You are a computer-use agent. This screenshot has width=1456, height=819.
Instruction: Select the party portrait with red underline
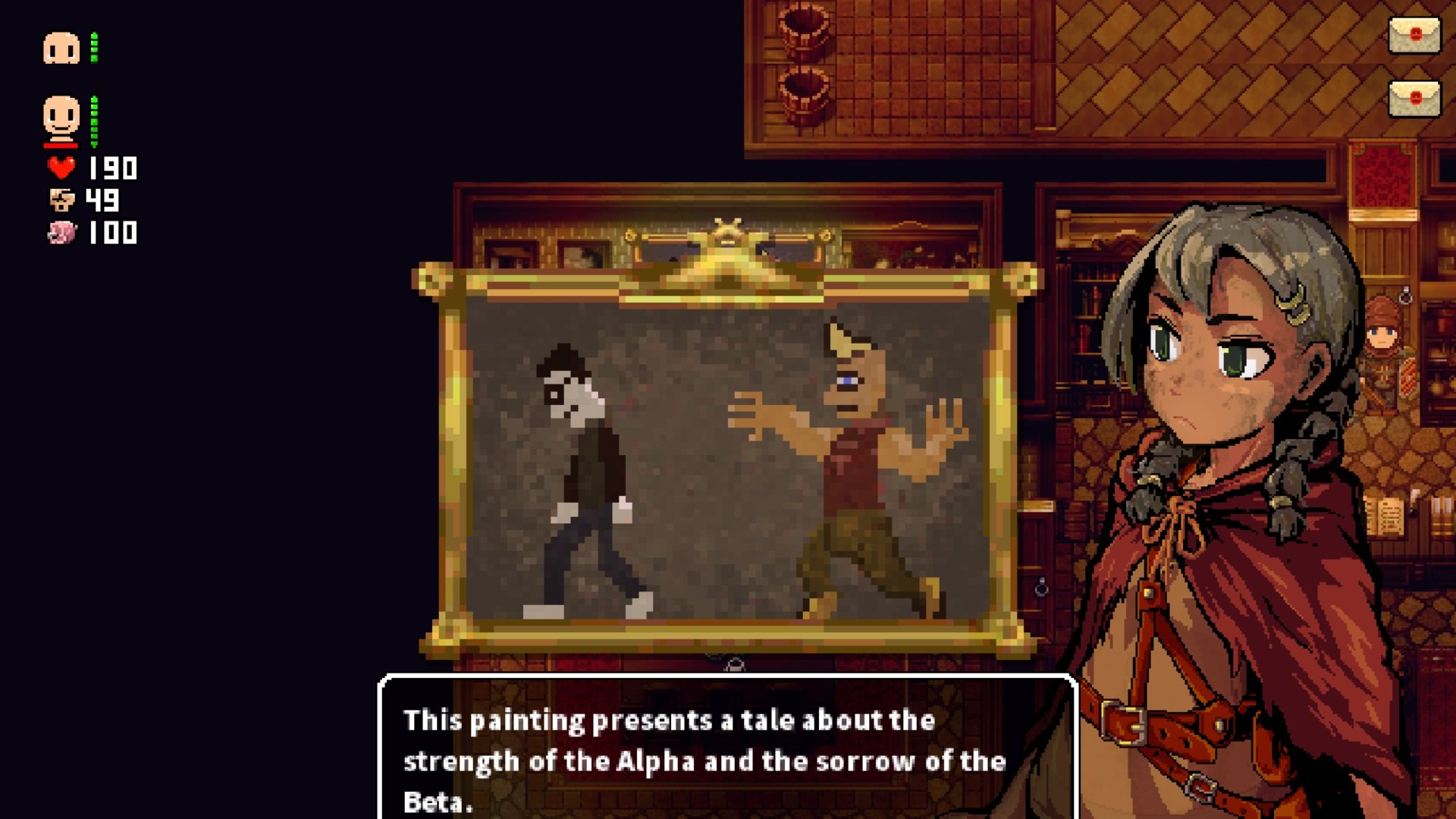point(61,118)
